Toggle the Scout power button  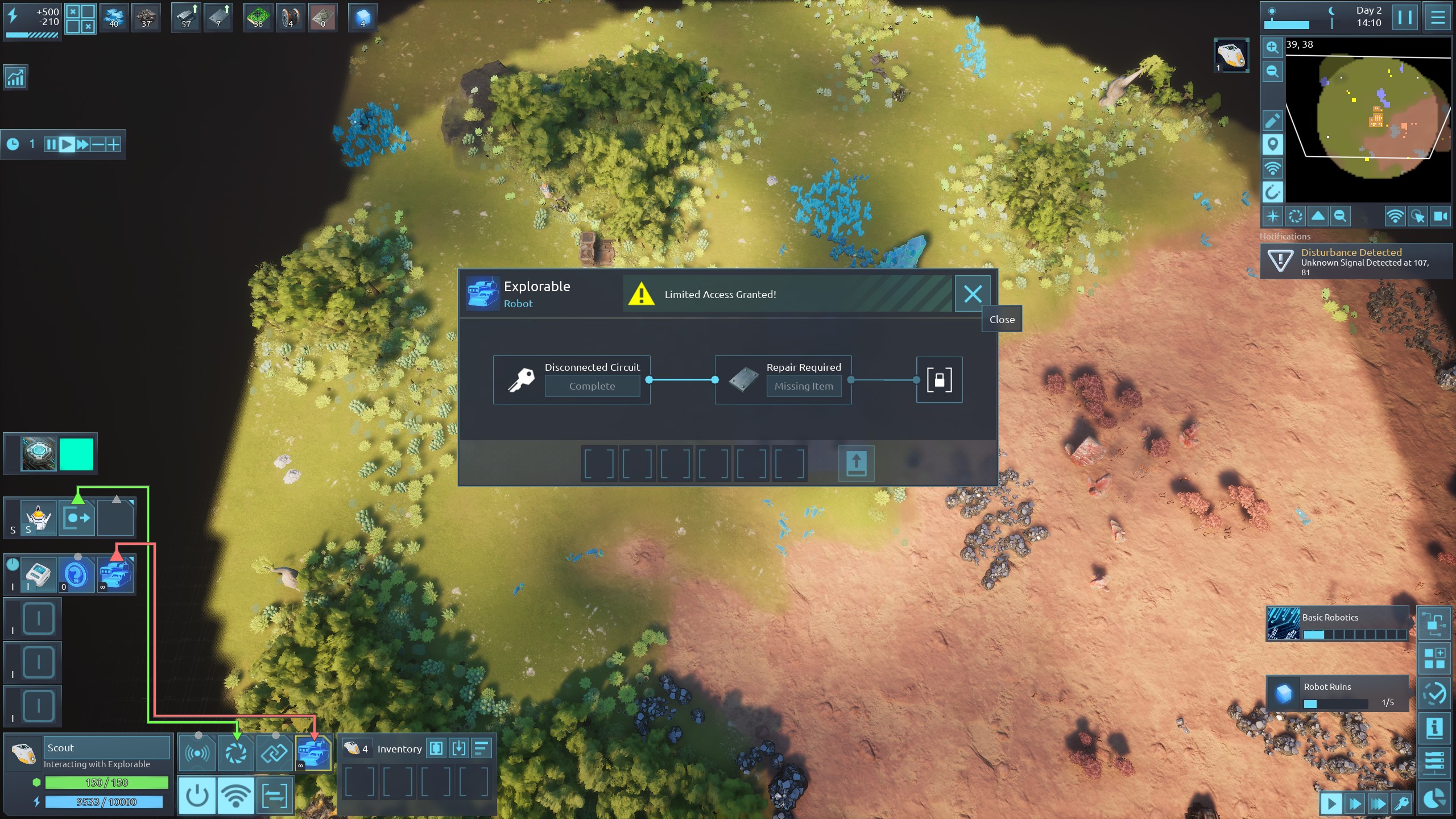[x=197, y=795]
